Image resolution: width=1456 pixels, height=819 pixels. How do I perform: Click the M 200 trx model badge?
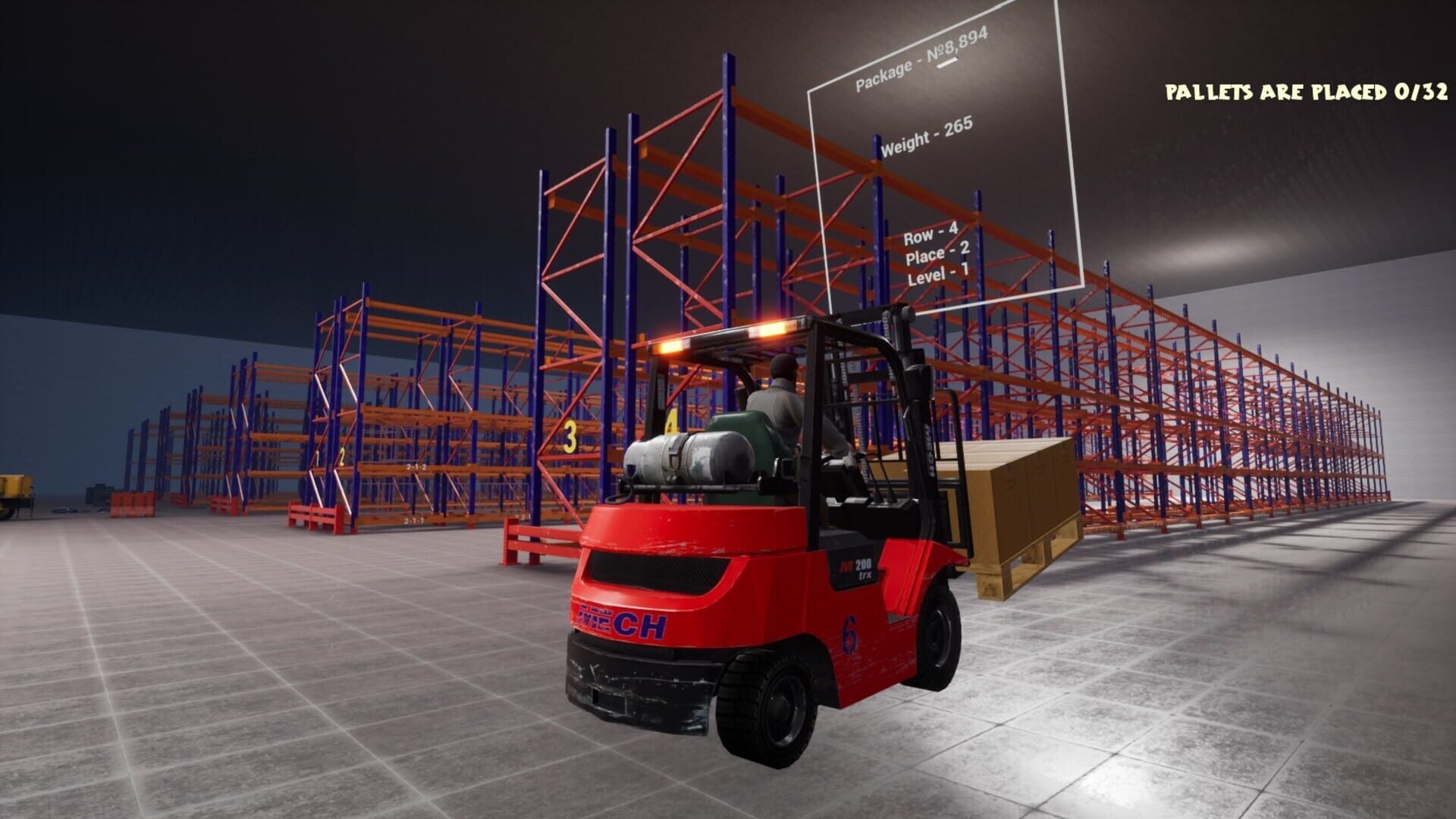pos(855,566)
